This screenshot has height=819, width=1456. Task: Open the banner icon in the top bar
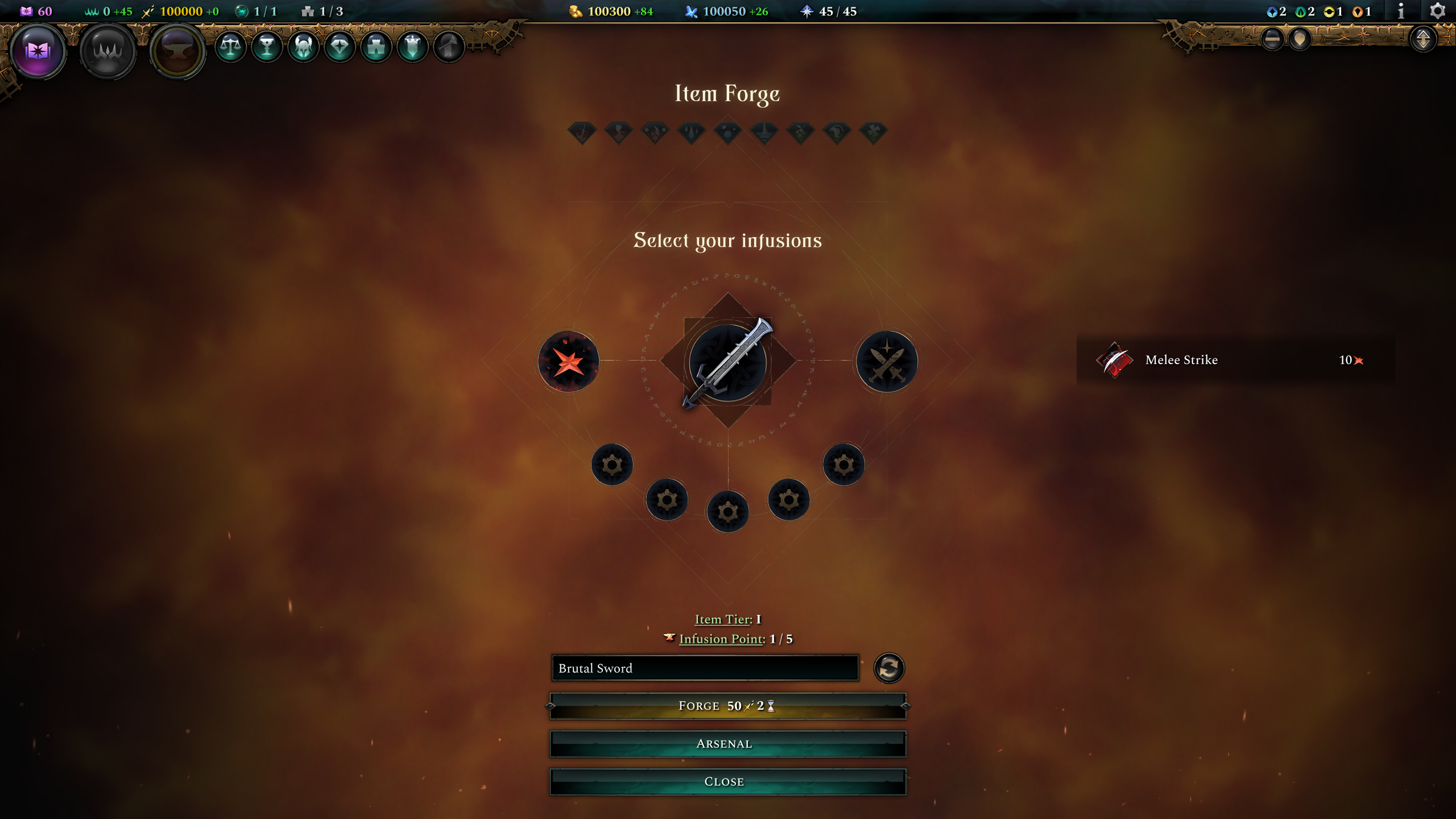[412, 47]
